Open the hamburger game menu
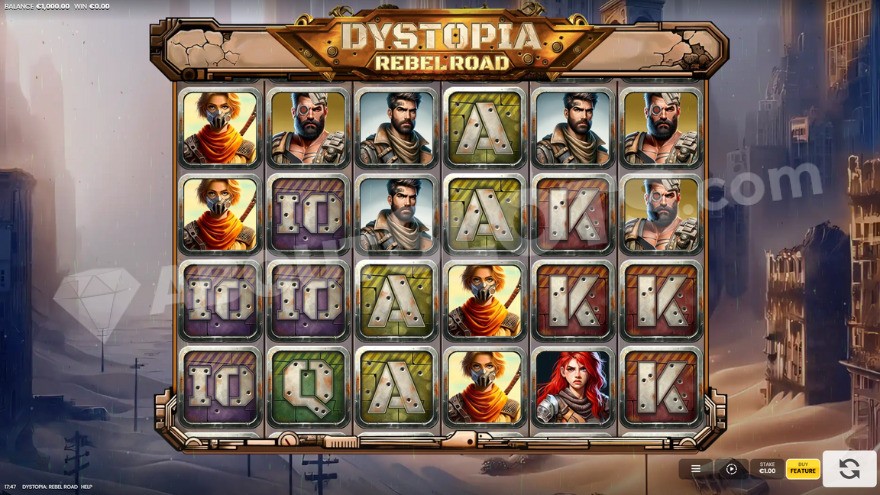880x495 pixels. click(x=696, y=468)
